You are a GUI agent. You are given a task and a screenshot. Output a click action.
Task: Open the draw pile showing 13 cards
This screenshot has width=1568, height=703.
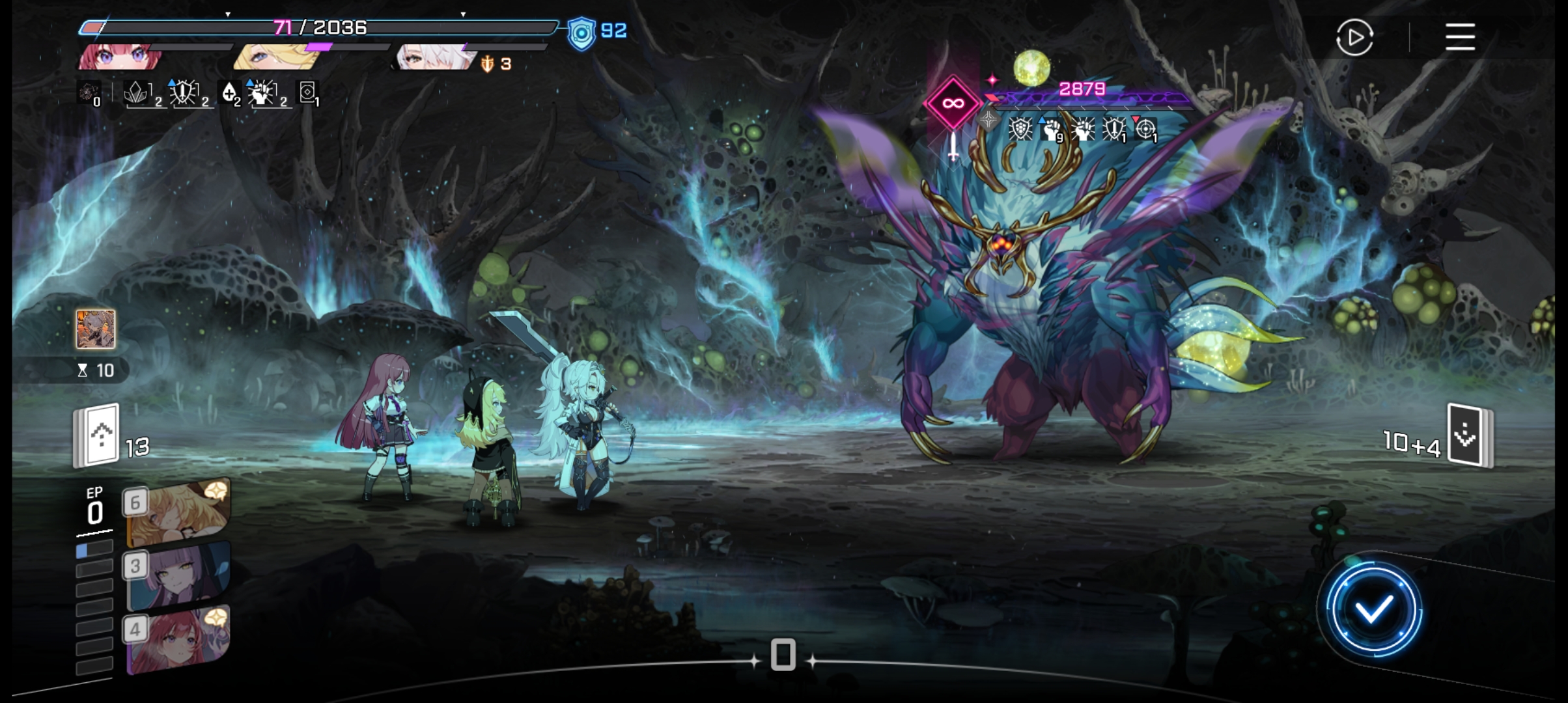(98, 436)
